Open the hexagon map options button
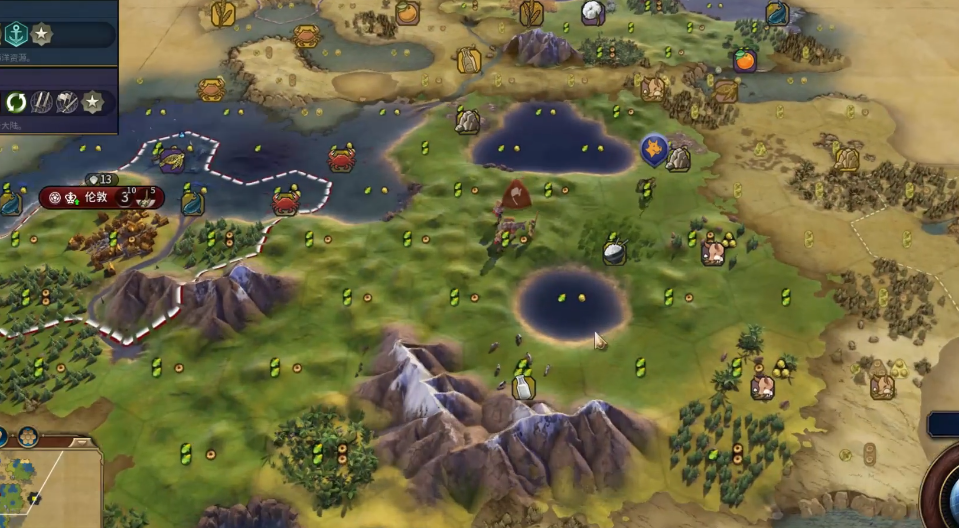The width and height of the screenshot is (959, 528). [x=28, y=436]
